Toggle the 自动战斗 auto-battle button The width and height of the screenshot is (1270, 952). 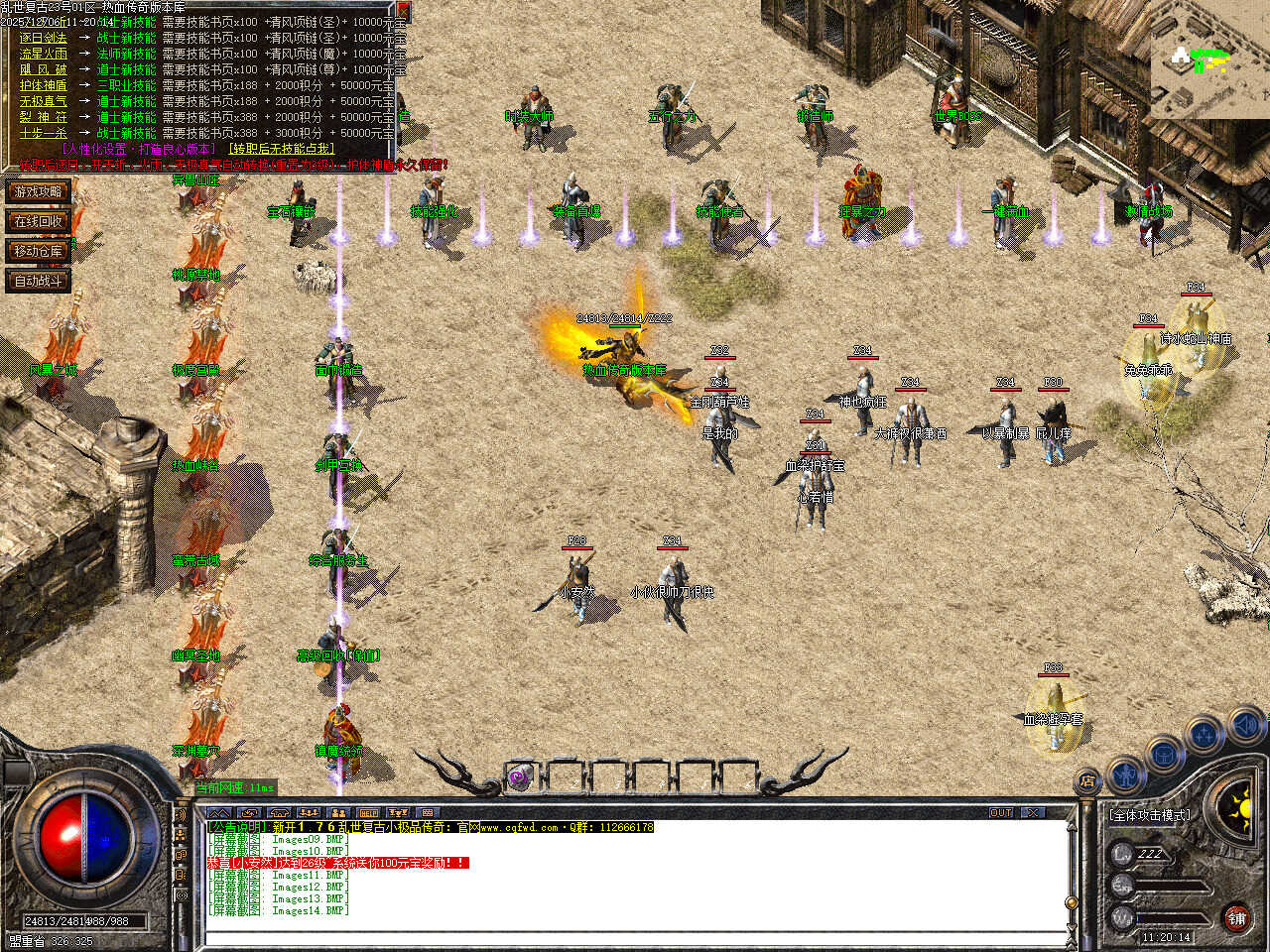point(38,281)
